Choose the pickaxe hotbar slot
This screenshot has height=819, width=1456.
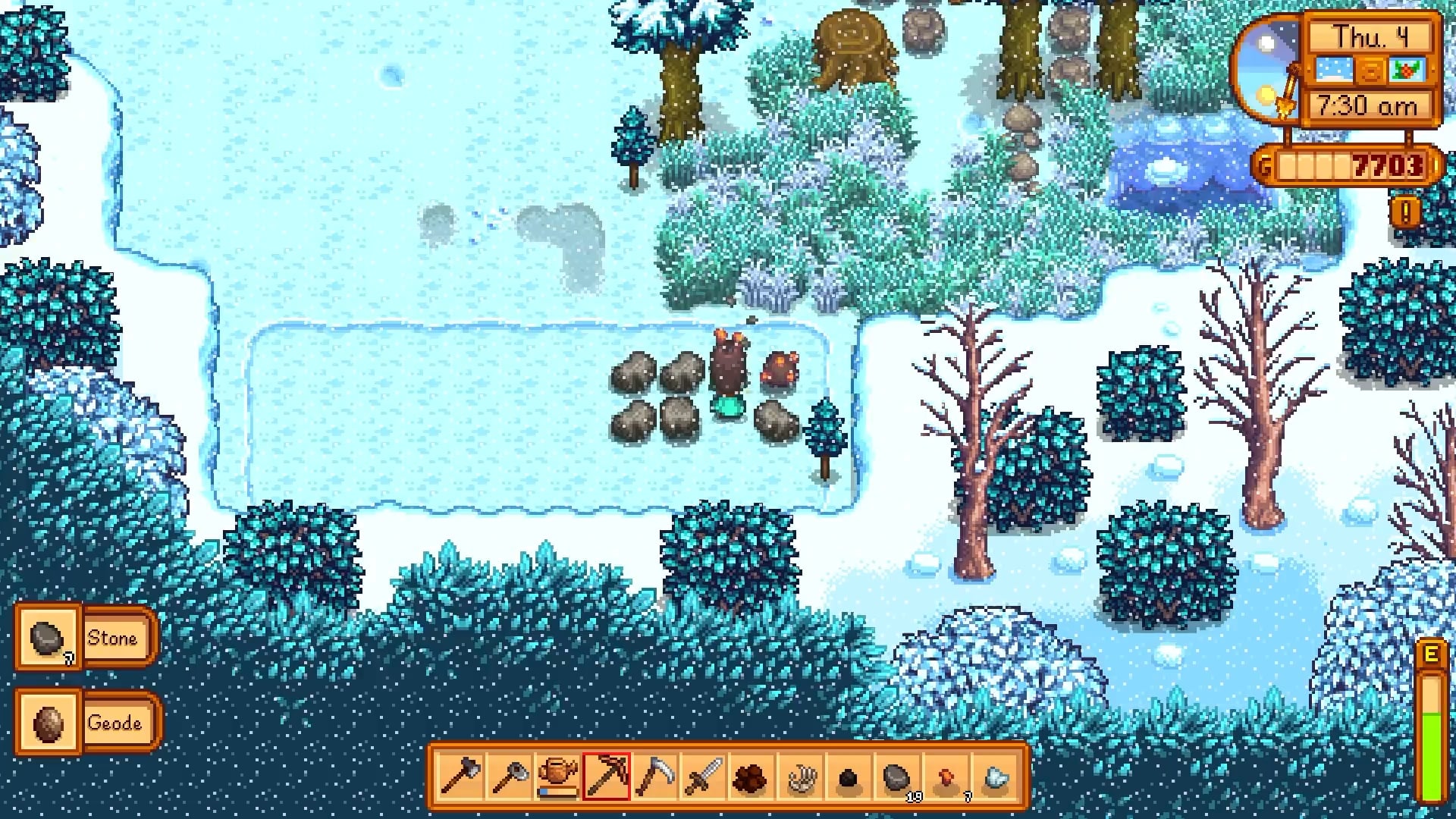point(606,777)
